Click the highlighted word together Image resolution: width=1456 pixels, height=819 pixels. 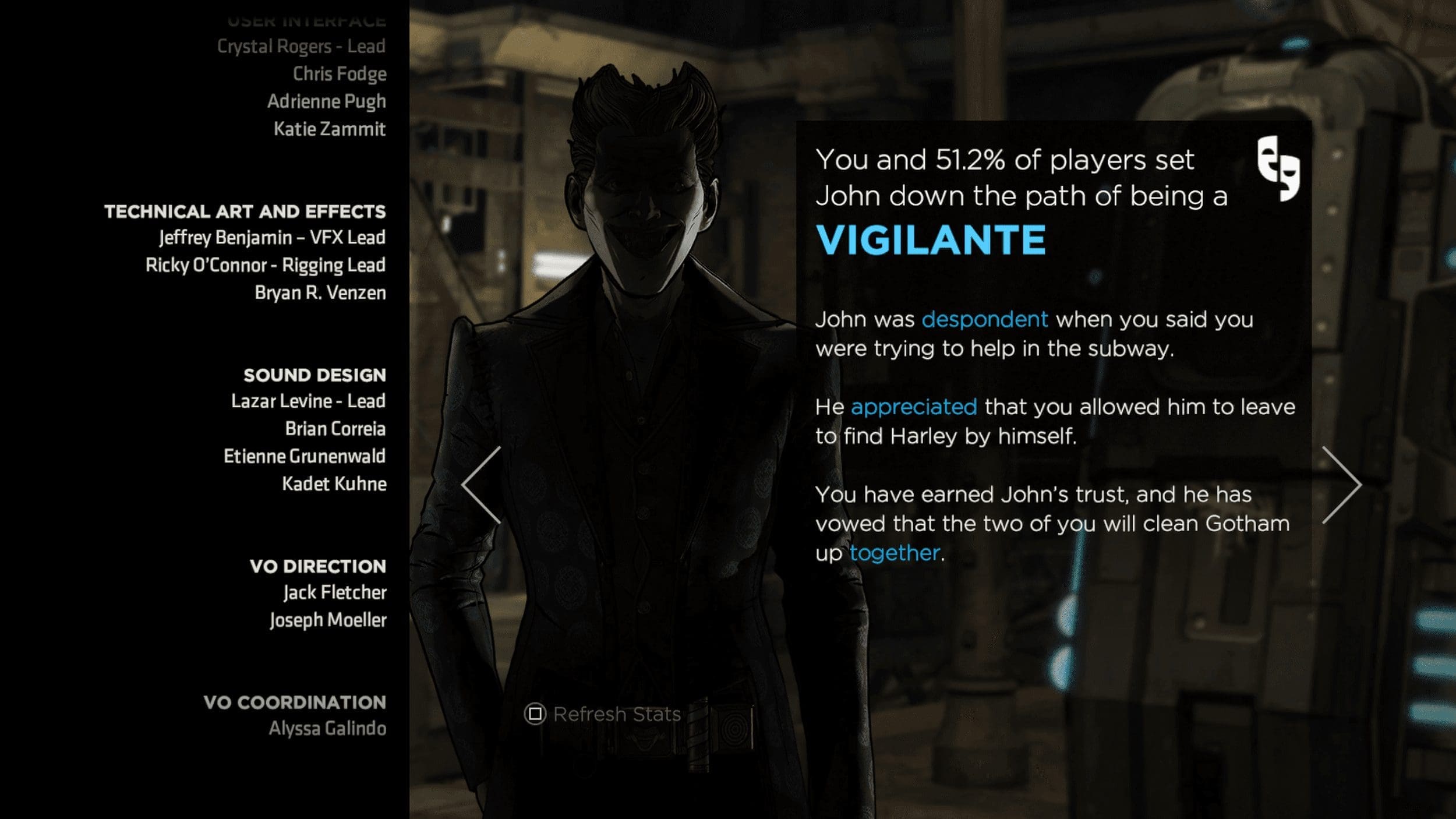coord(895,553)
